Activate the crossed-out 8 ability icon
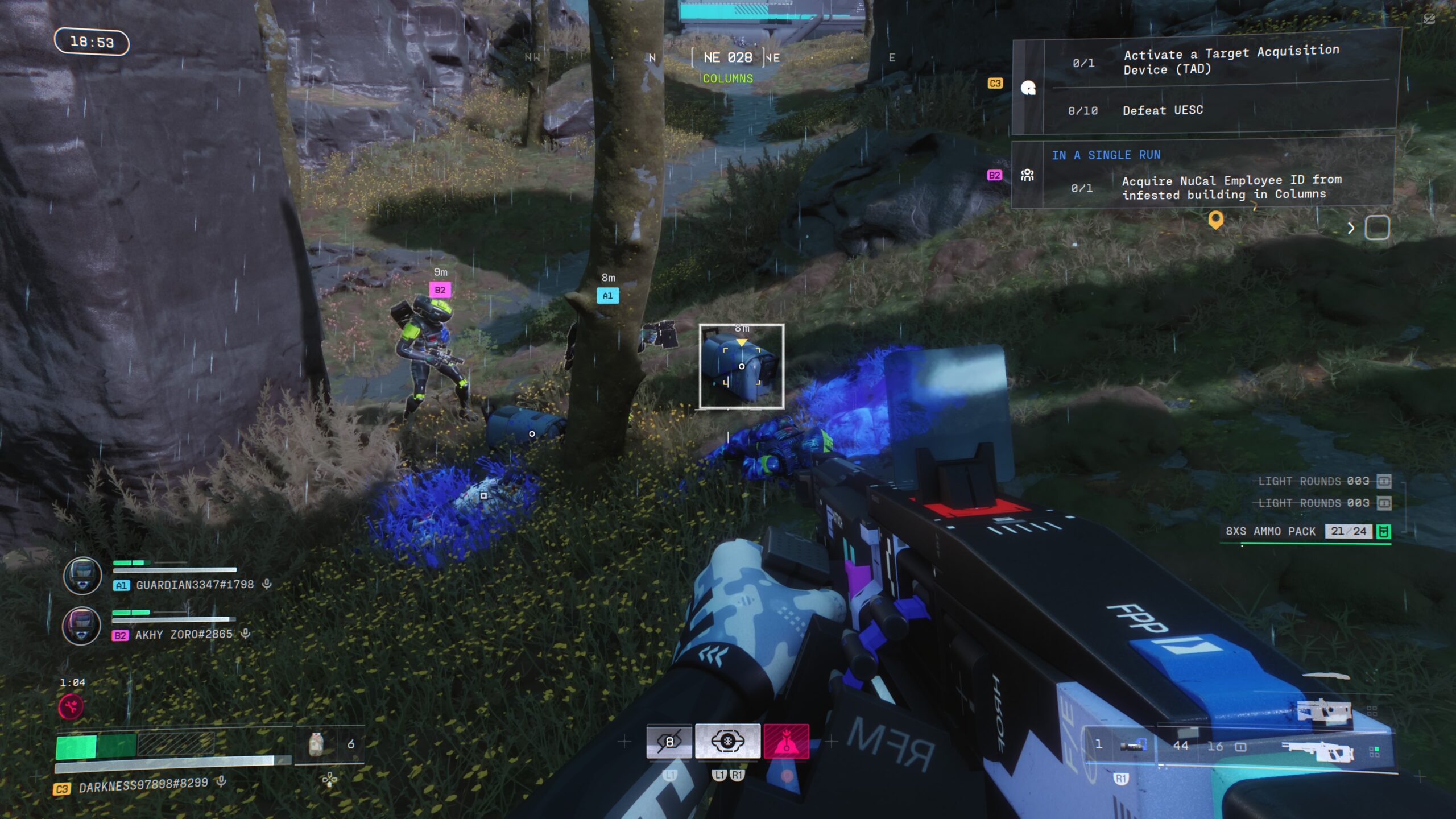 tap(669, 742)
